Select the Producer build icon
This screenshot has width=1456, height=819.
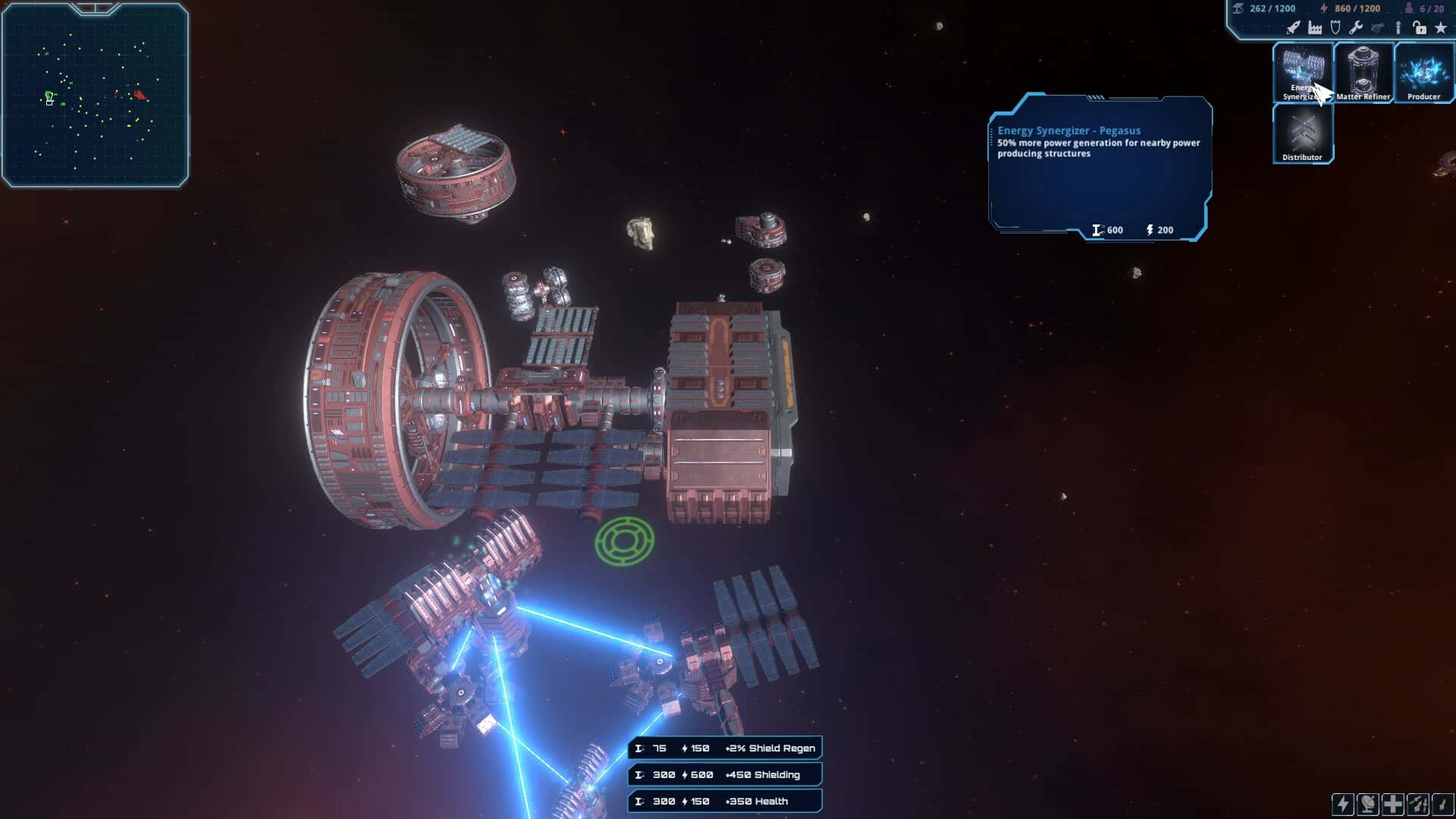(x=1423, y=72)
